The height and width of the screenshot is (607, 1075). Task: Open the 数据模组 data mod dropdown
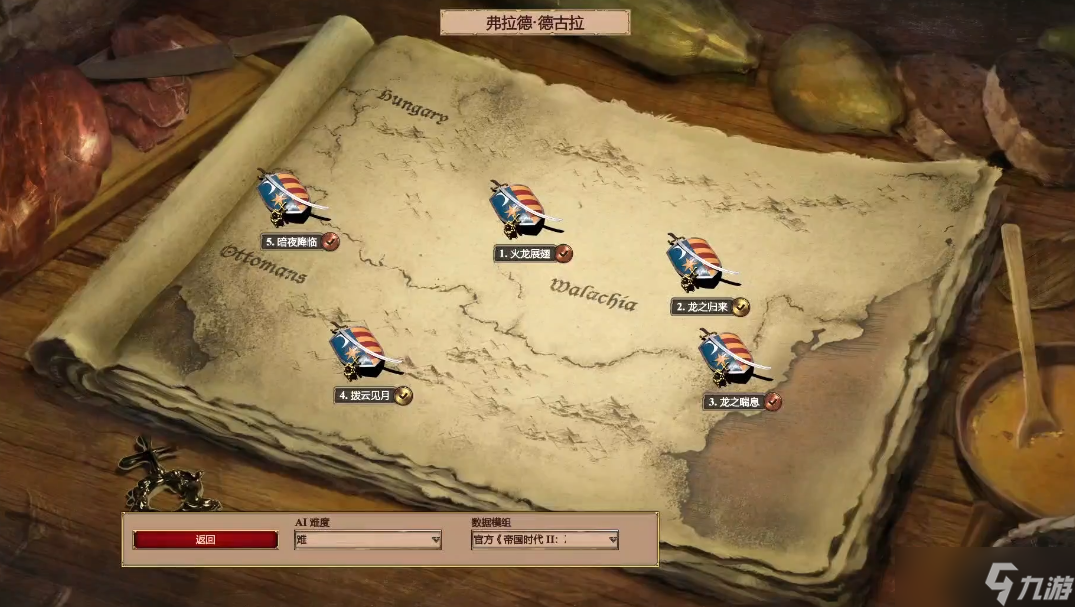pos(545,540)
